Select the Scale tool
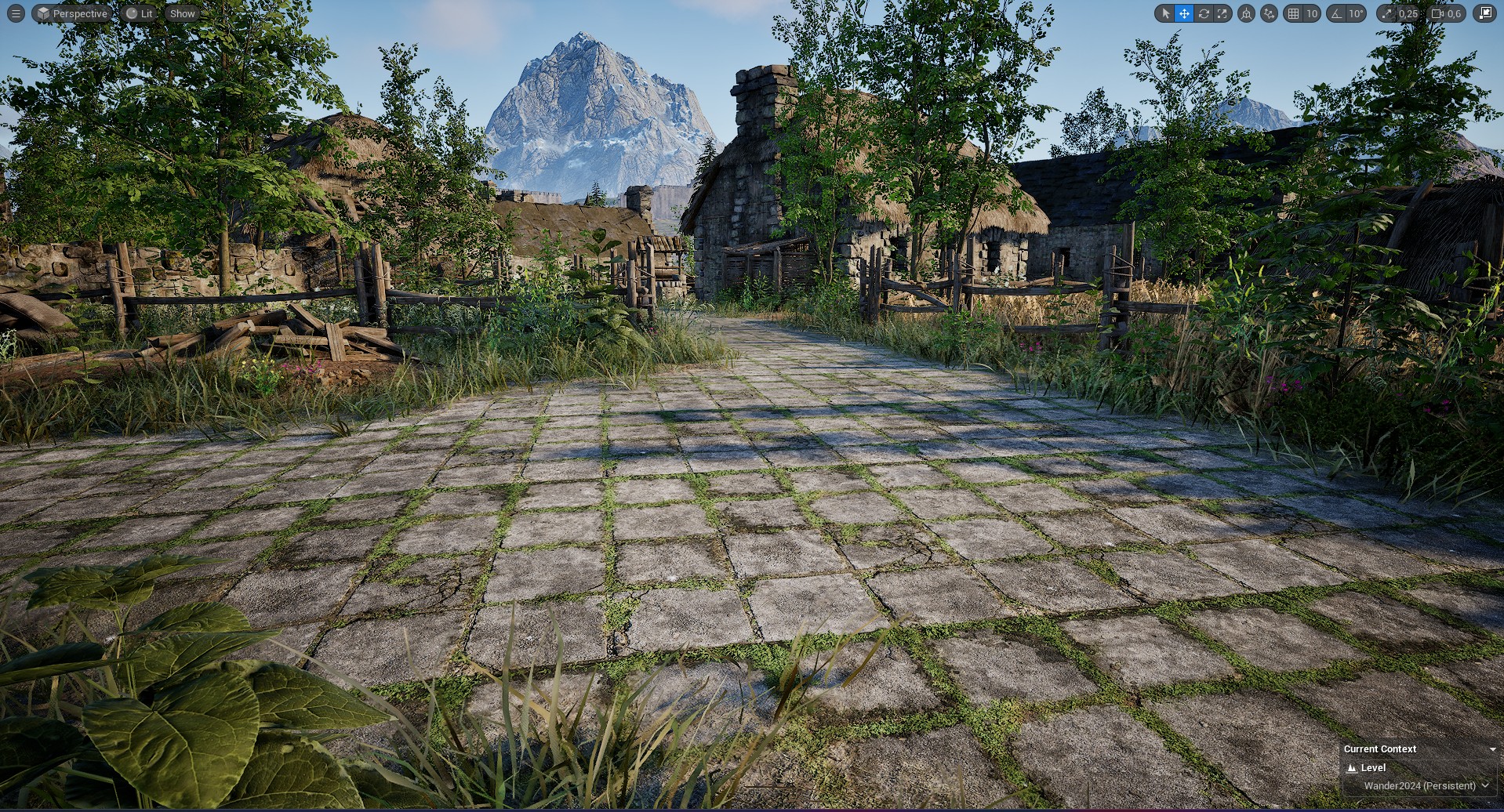Viewport: 1504px width, 812px height. tap(1222, 13)
